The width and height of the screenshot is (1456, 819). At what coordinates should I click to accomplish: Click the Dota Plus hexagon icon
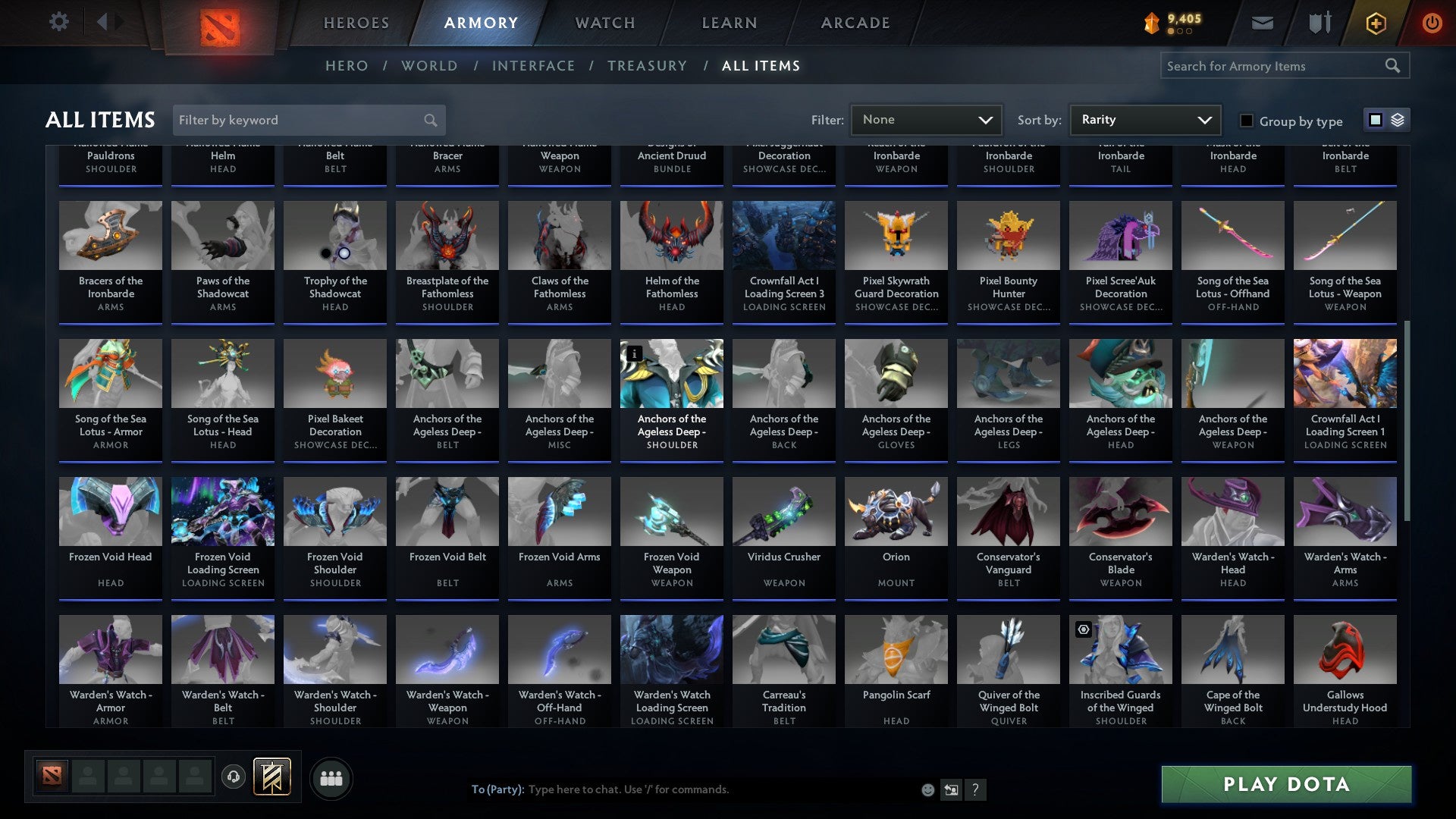pos(1375,22)
